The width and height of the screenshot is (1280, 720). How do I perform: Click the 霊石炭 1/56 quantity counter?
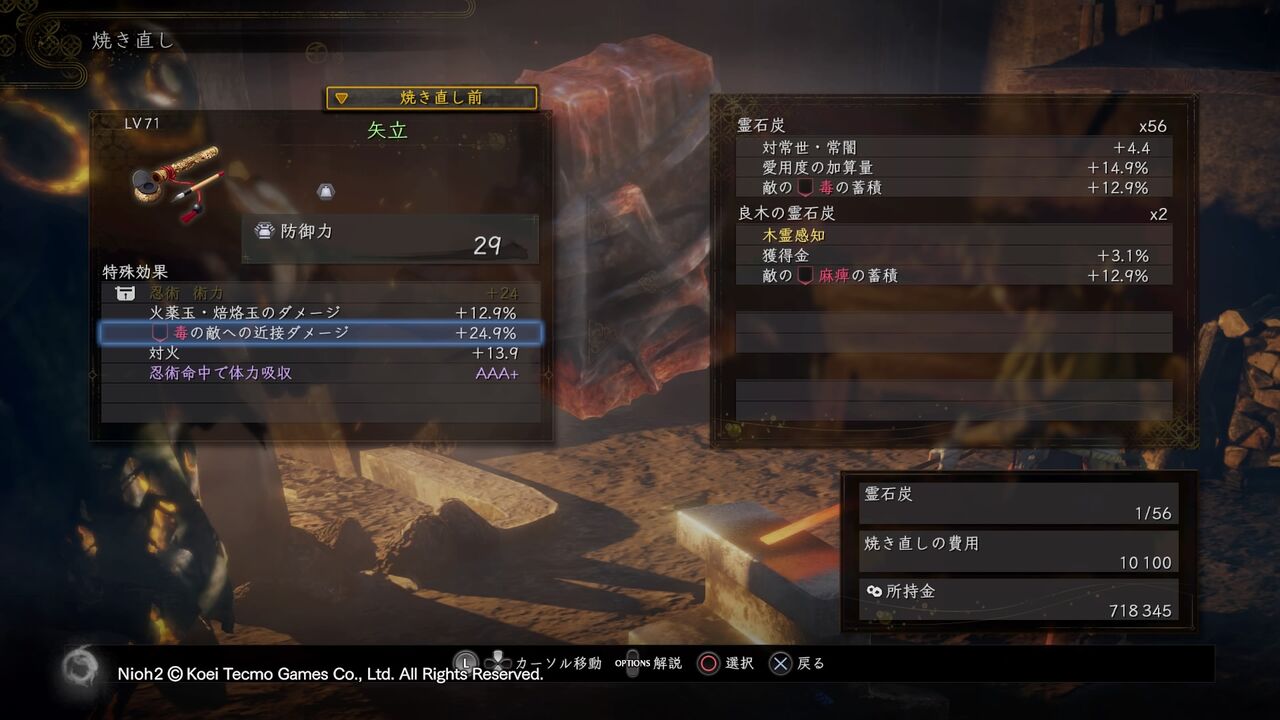[x=1018, y=503]
